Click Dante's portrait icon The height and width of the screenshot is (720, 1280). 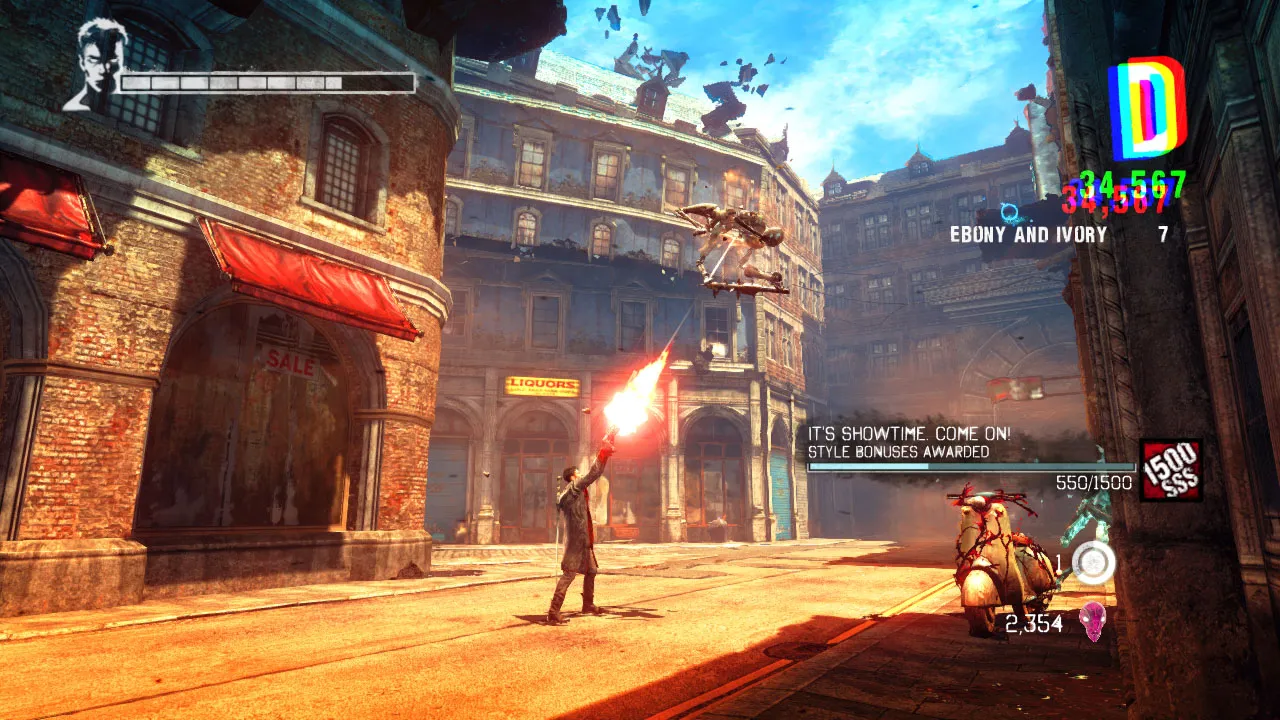tap(90, 64)
